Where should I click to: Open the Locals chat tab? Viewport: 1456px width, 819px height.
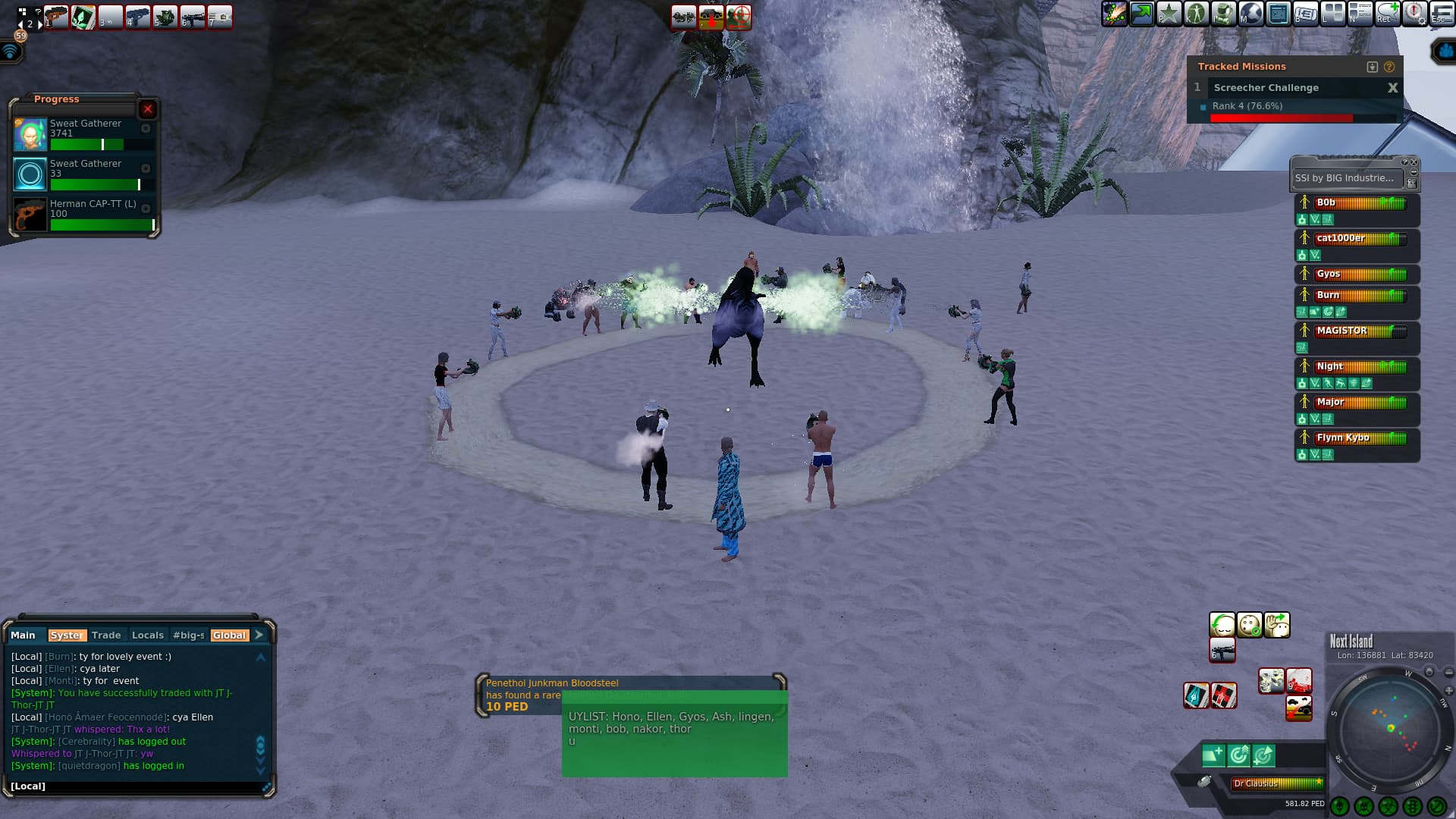click(147, 635)
